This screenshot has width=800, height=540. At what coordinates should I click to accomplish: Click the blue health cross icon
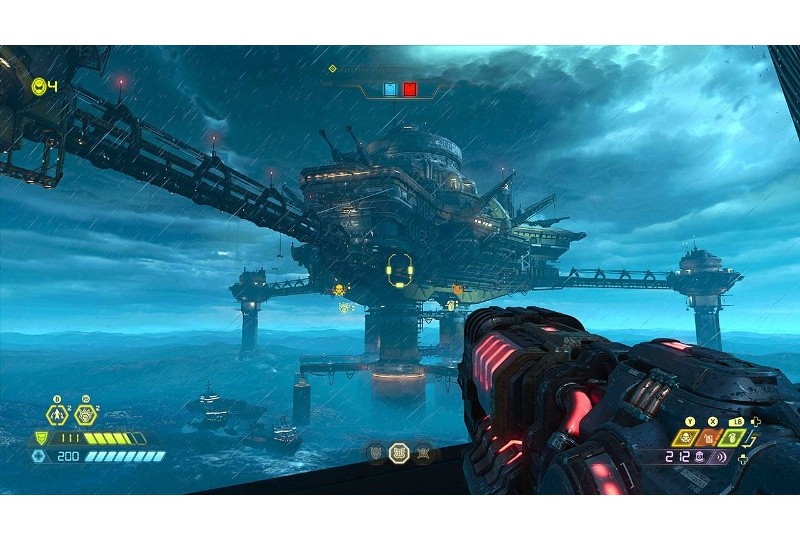point(39,456)
